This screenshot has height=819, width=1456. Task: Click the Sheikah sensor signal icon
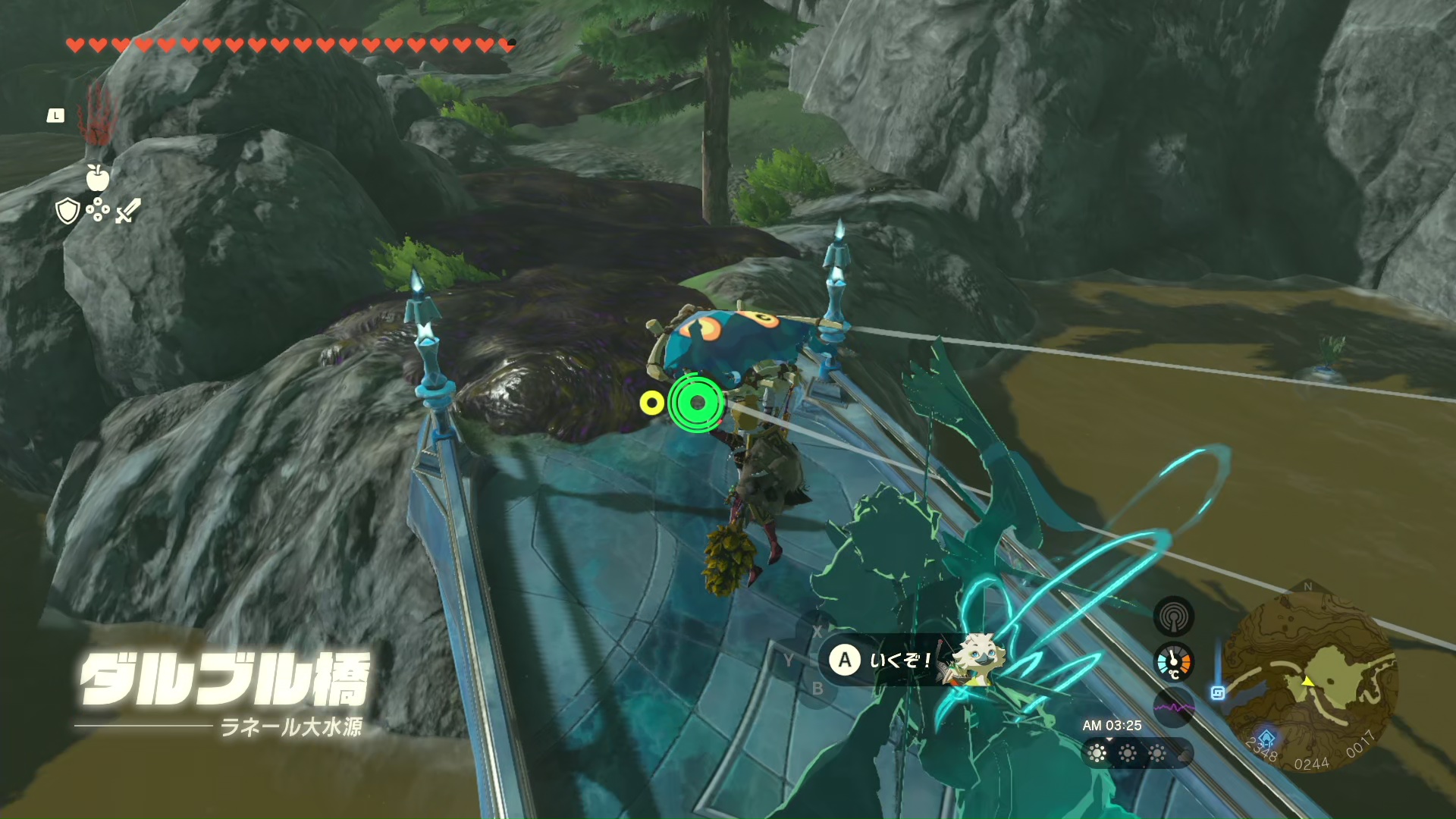tap(1173, 616)
